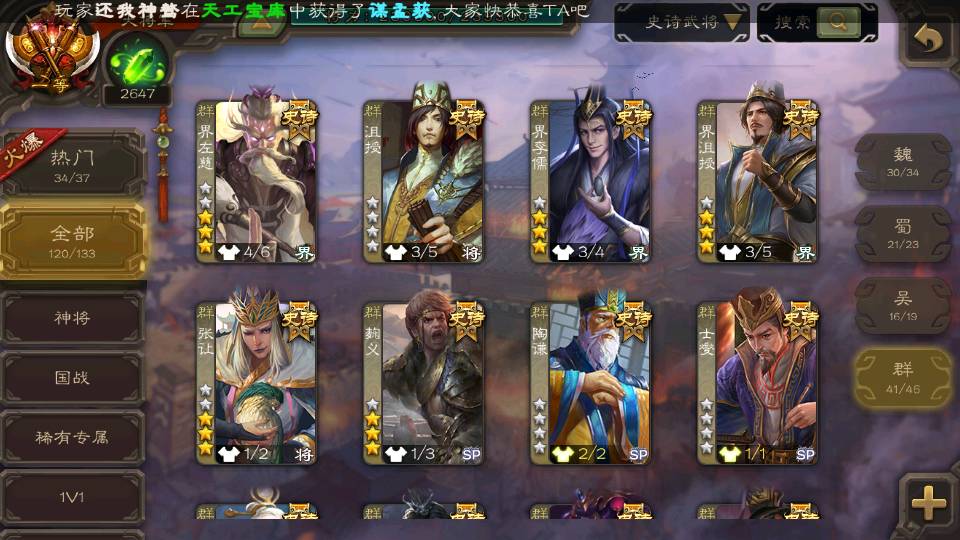Filter heroes by 魏 faction

[x=903, y=161]
